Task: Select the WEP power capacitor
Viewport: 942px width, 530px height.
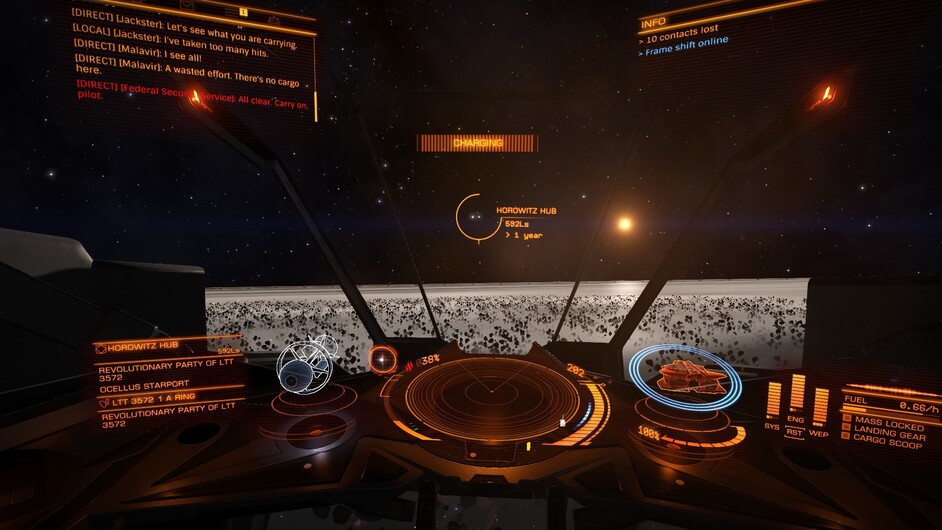Action: pyautogui.click(x=820, y=404)
